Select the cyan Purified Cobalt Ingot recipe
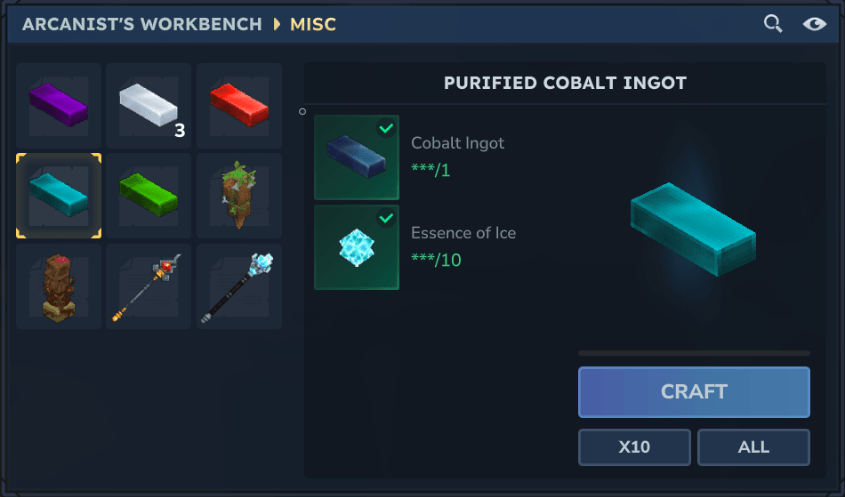 point(58,196)
